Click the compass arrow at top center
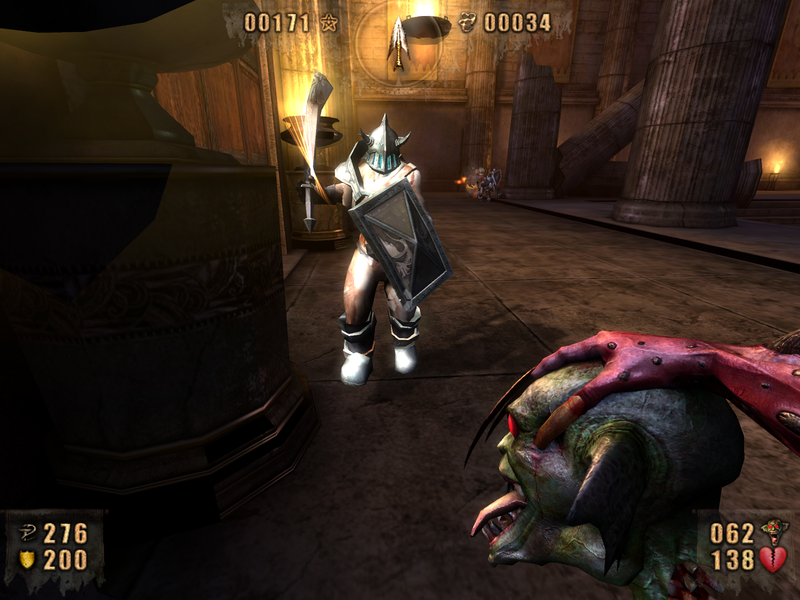This screenshot has width=800, height=600. 398,42
